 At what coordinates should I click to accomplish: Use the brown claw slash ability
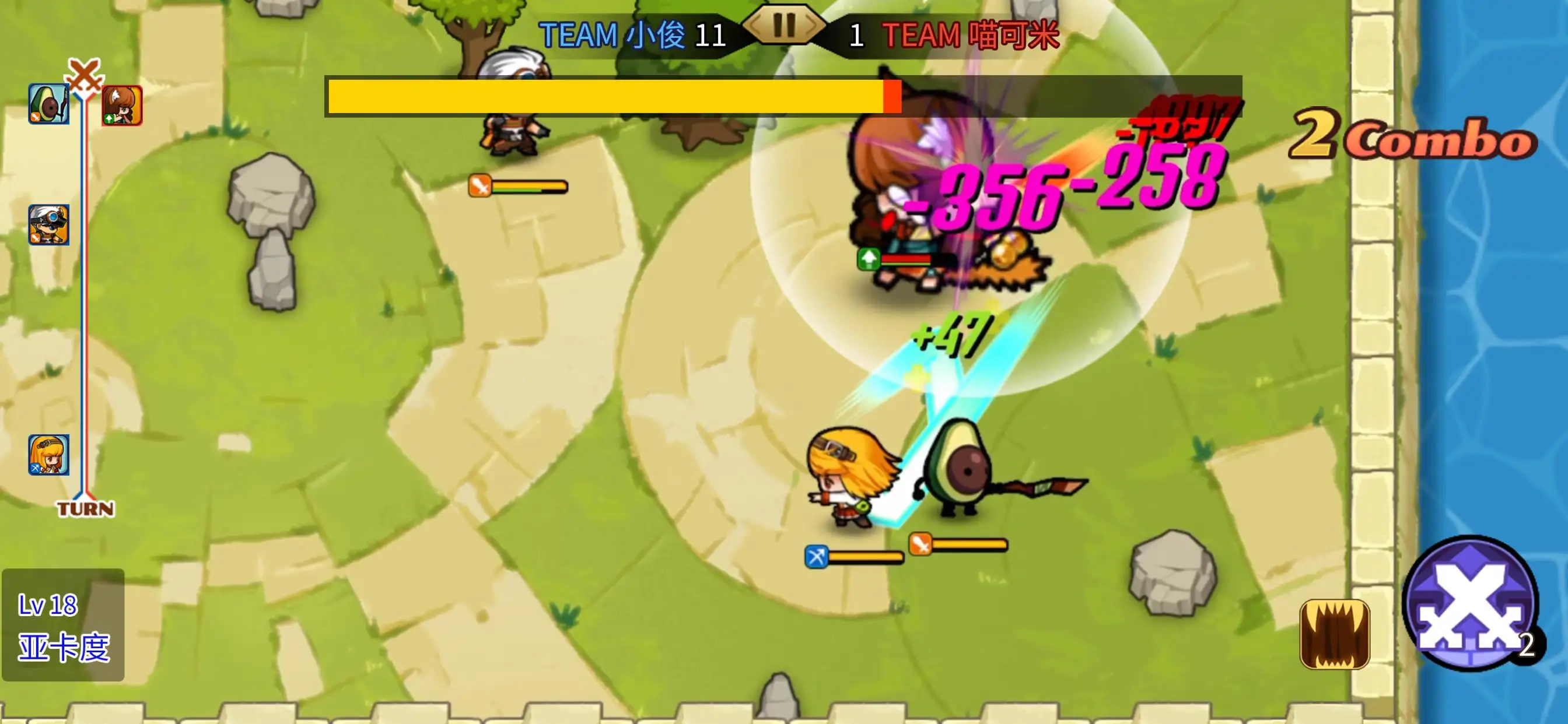[1334, 634]
